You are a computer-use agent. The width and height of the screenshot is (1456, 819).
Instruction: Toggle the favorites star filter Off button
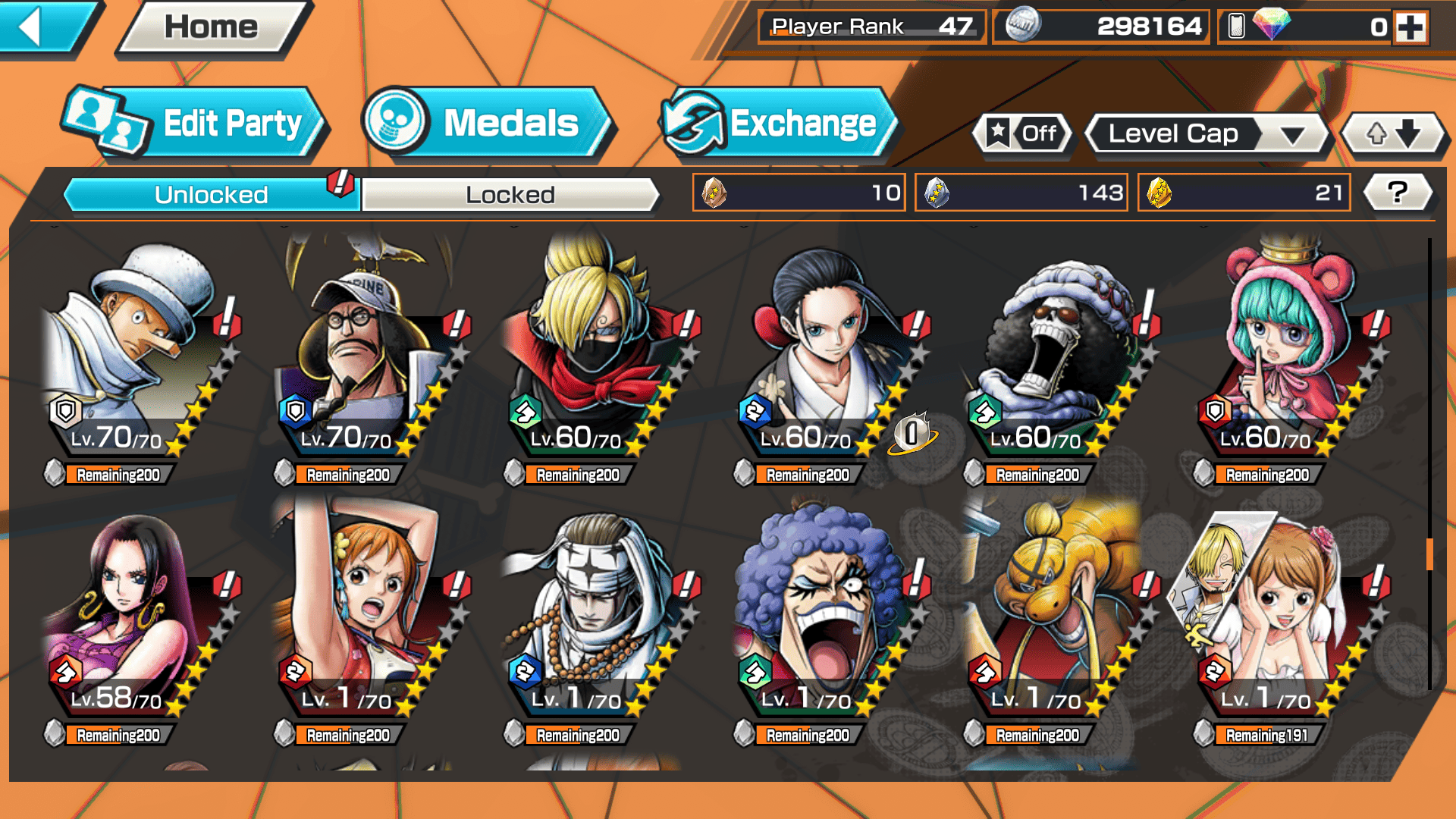tap(1022, 134)
